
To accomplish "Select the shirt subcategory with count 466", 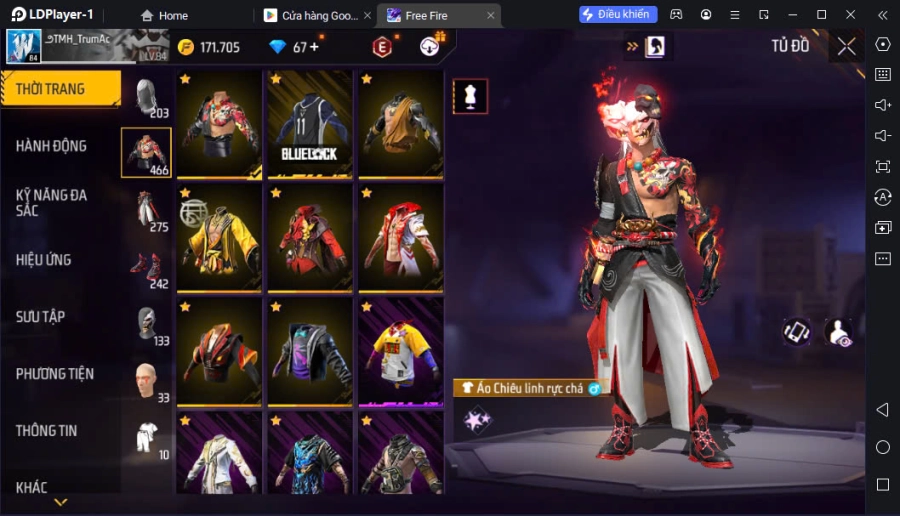I will 146,153.
